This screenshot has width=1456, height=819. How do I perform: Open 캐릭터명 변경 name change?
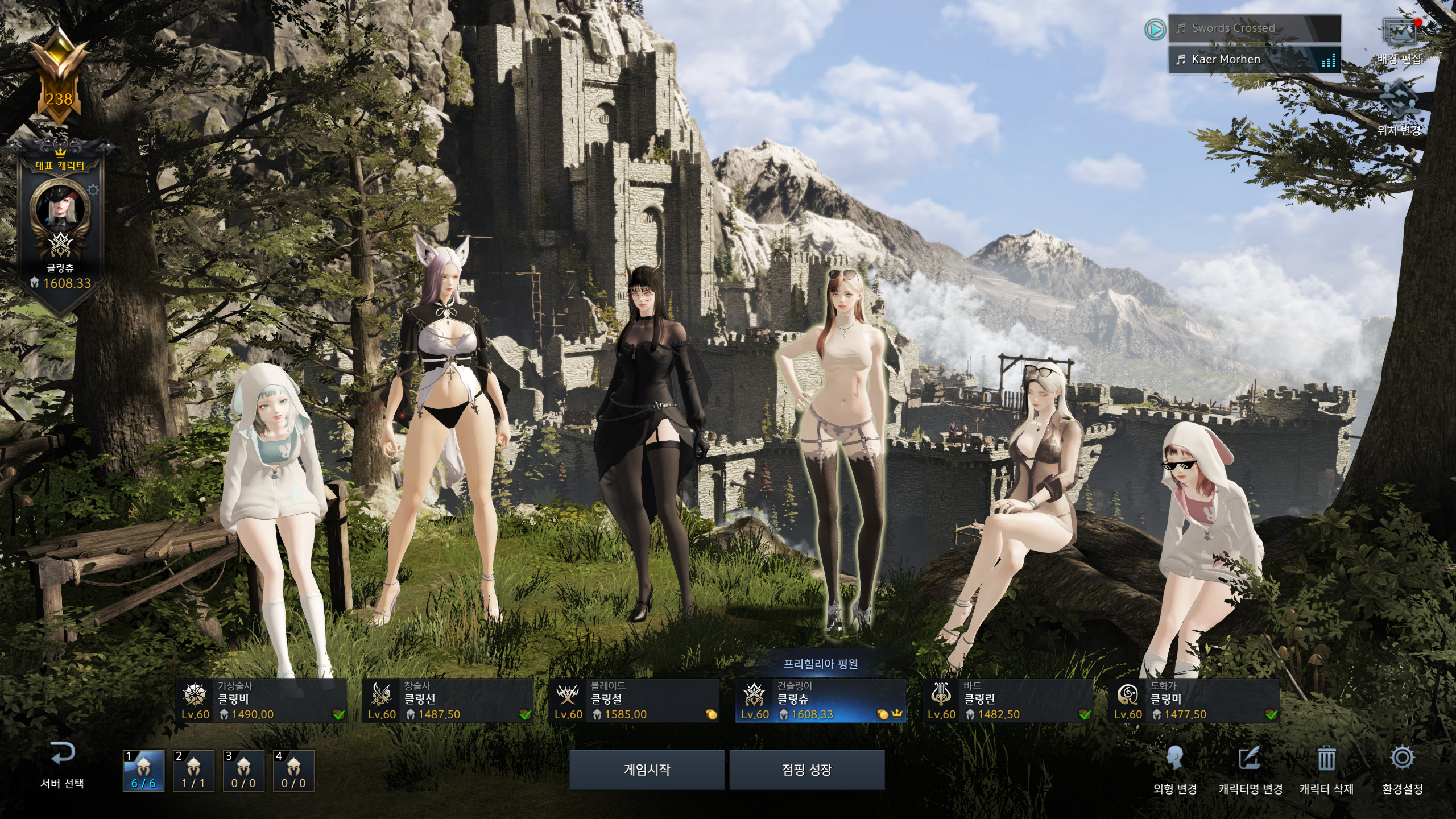[x=1250, y=769]
